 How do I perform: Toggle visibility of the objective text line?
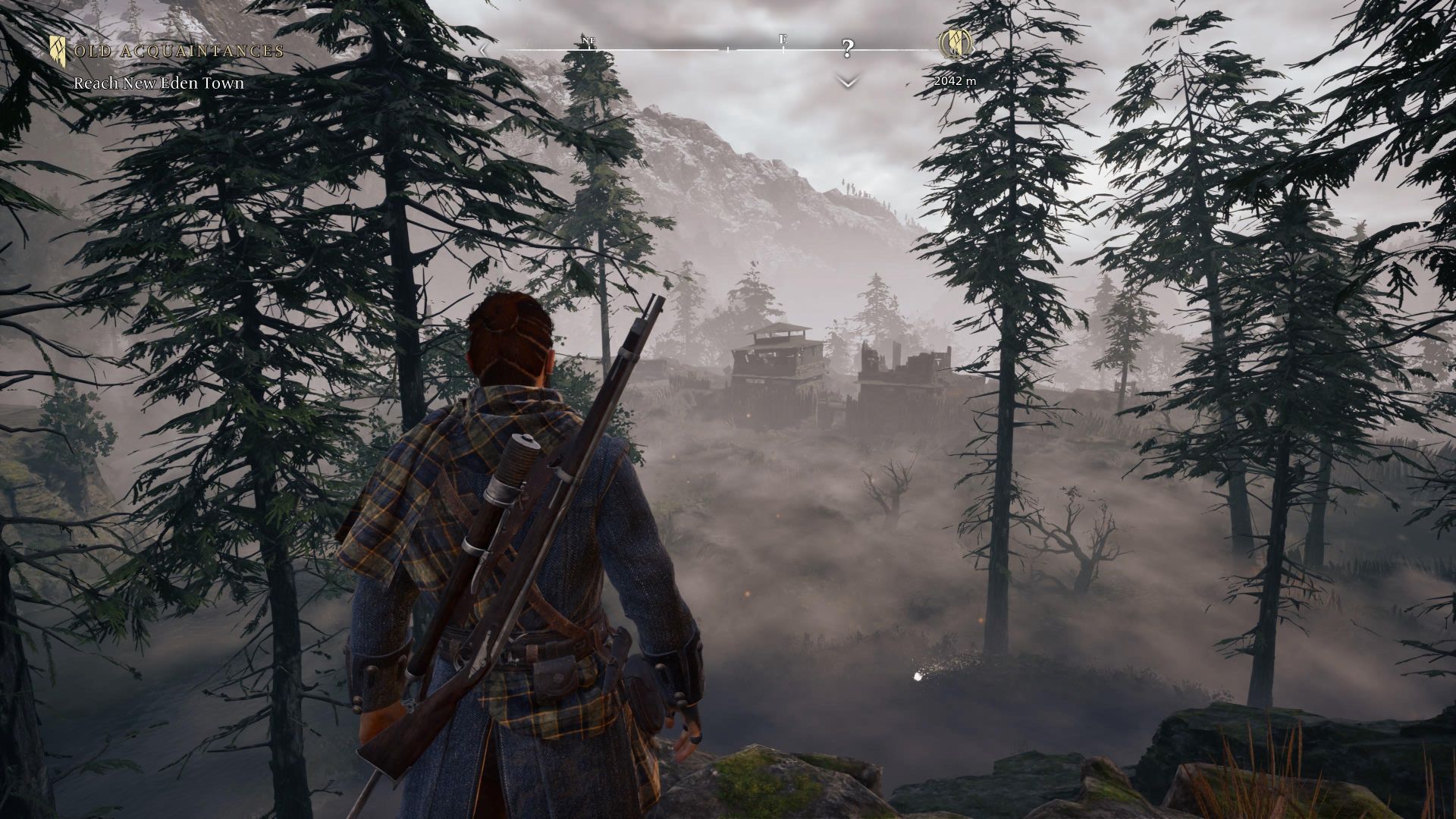click(x=159, y=84)
